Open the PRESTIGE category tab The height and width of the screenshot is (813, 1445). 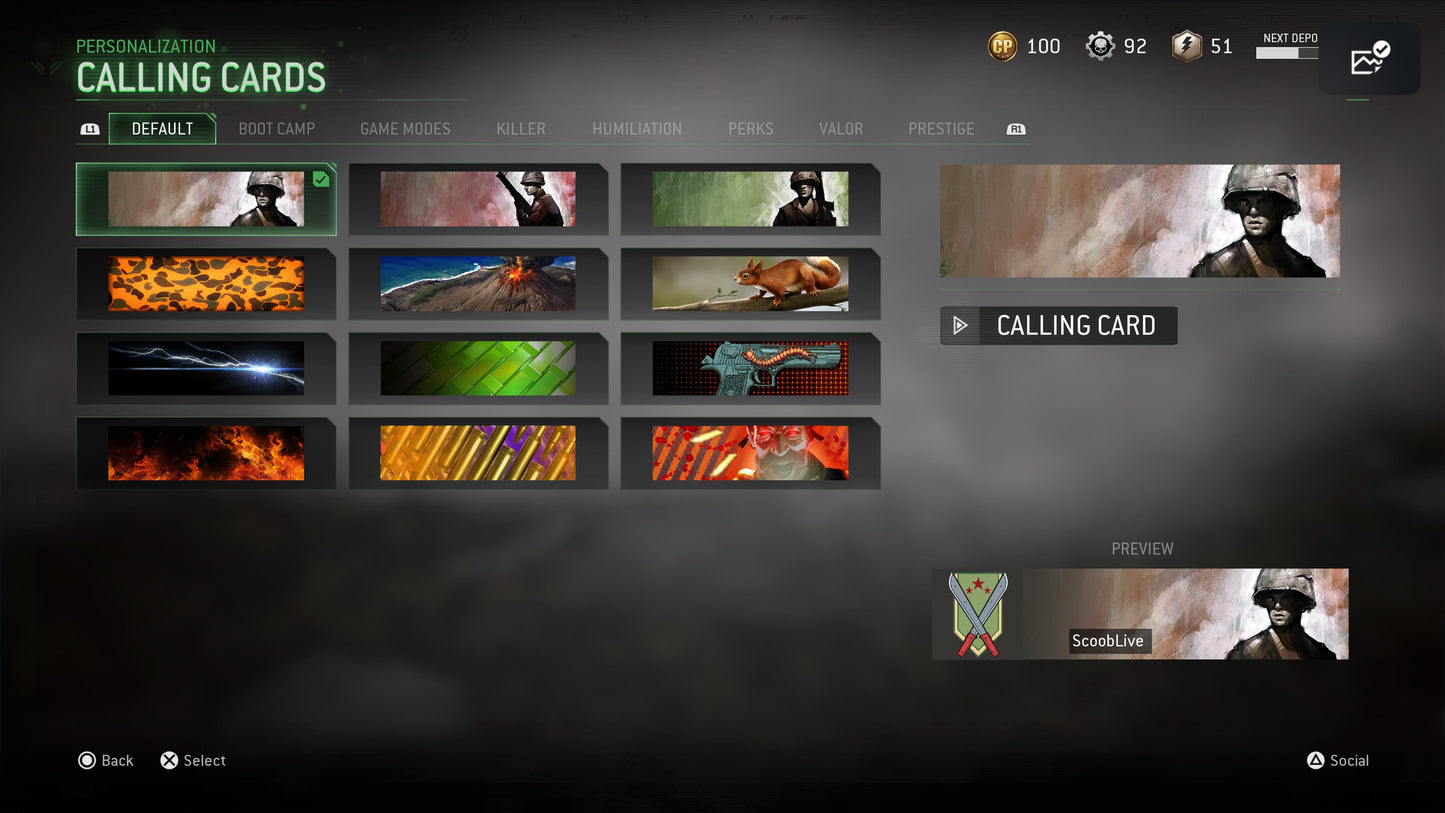[940, 128]
